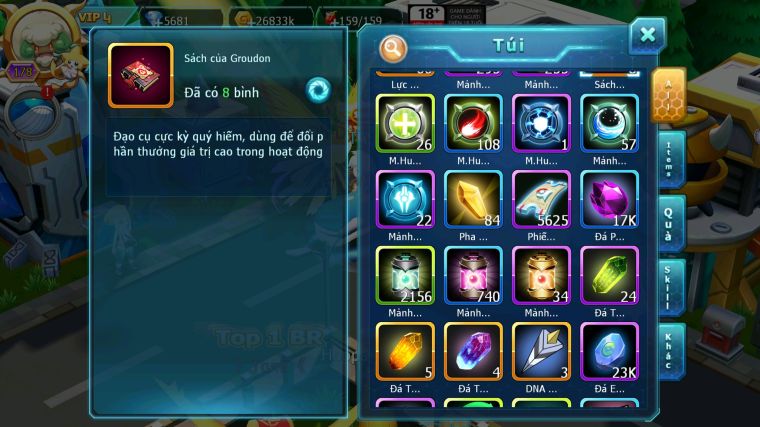Viewport: 760px width, 427px height.
Task: Select the yellow crystal shard with 84
Action: click(473, 199)
